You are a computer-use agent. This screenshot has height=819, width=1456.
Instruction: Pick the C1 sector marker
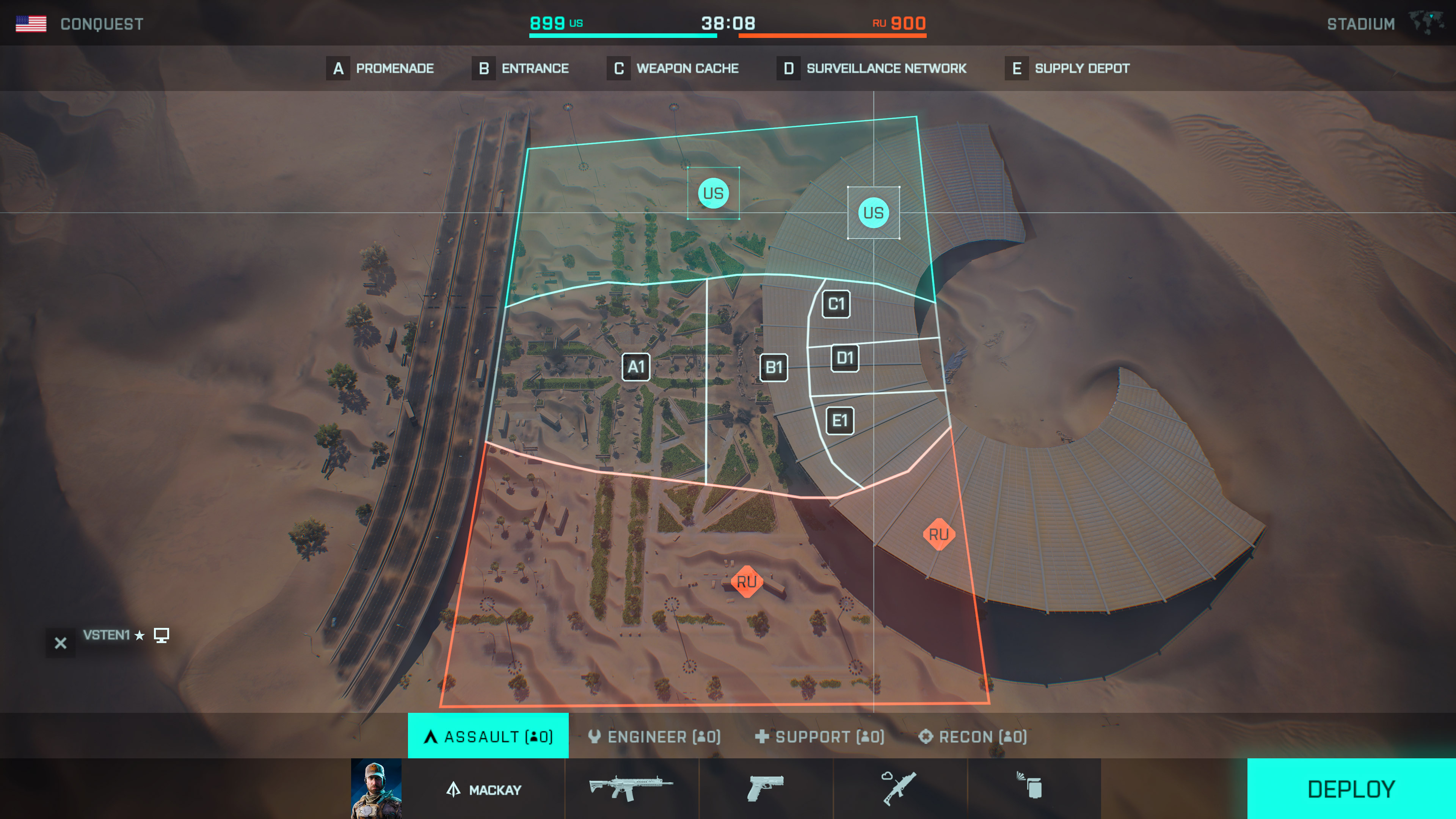point(836,304)
